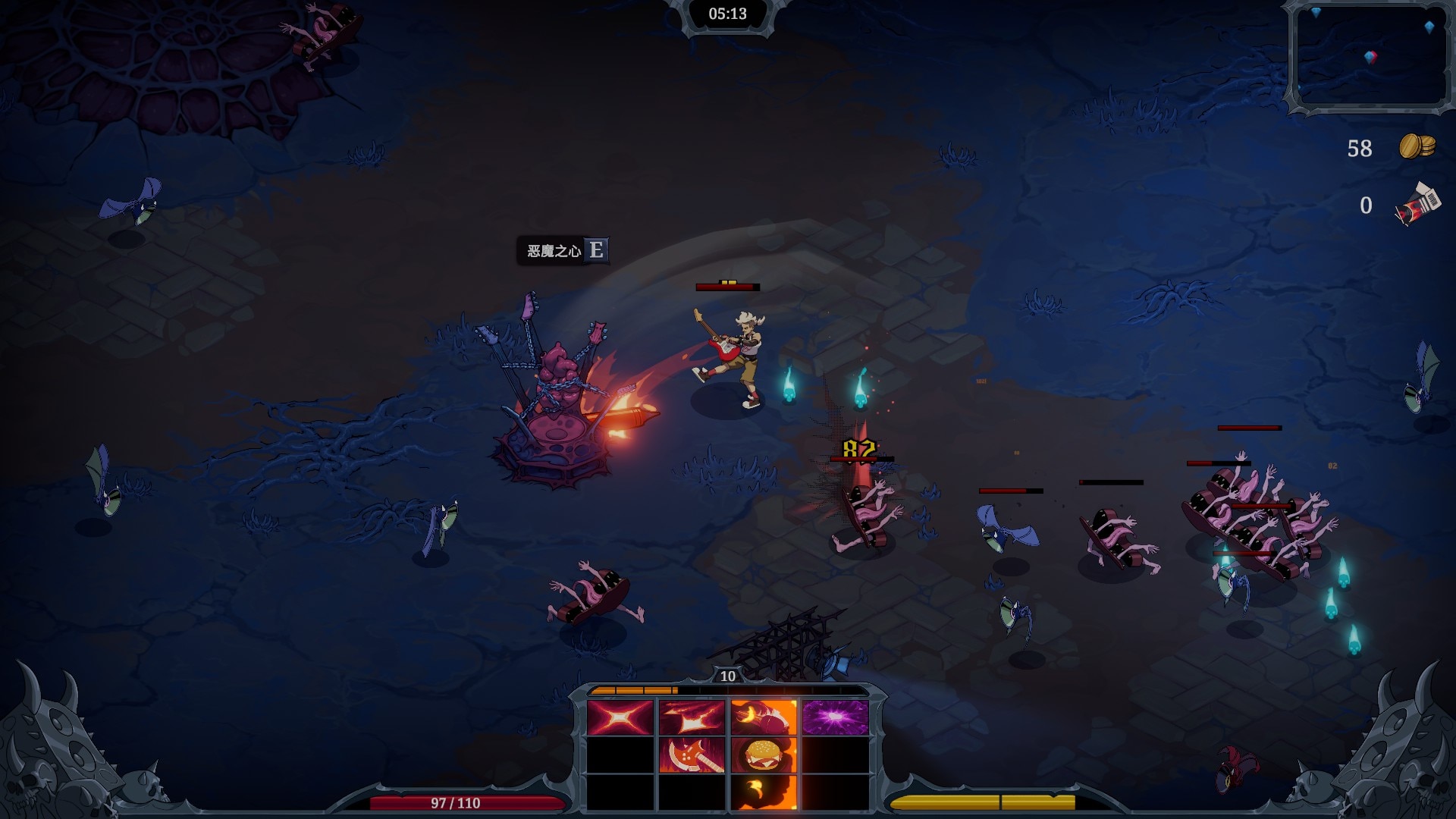Click the burger item slot

[x=763, y=755]
